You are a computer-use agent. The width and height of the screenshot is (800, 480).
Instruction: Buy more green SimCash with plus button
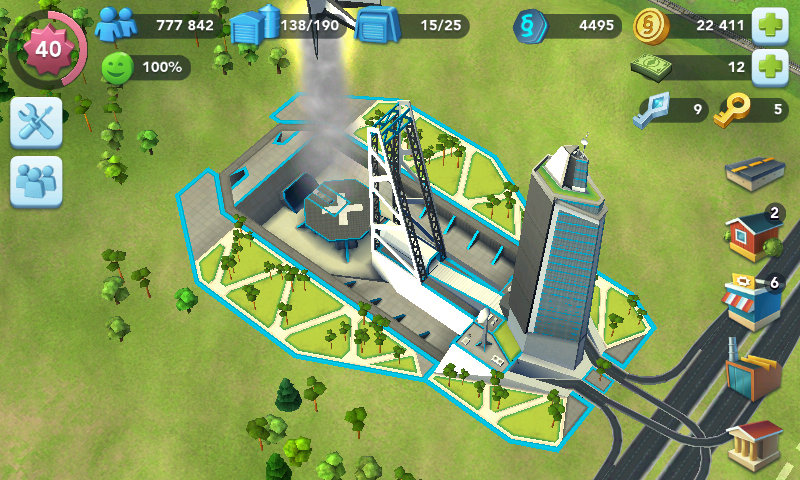coord(769,67)
